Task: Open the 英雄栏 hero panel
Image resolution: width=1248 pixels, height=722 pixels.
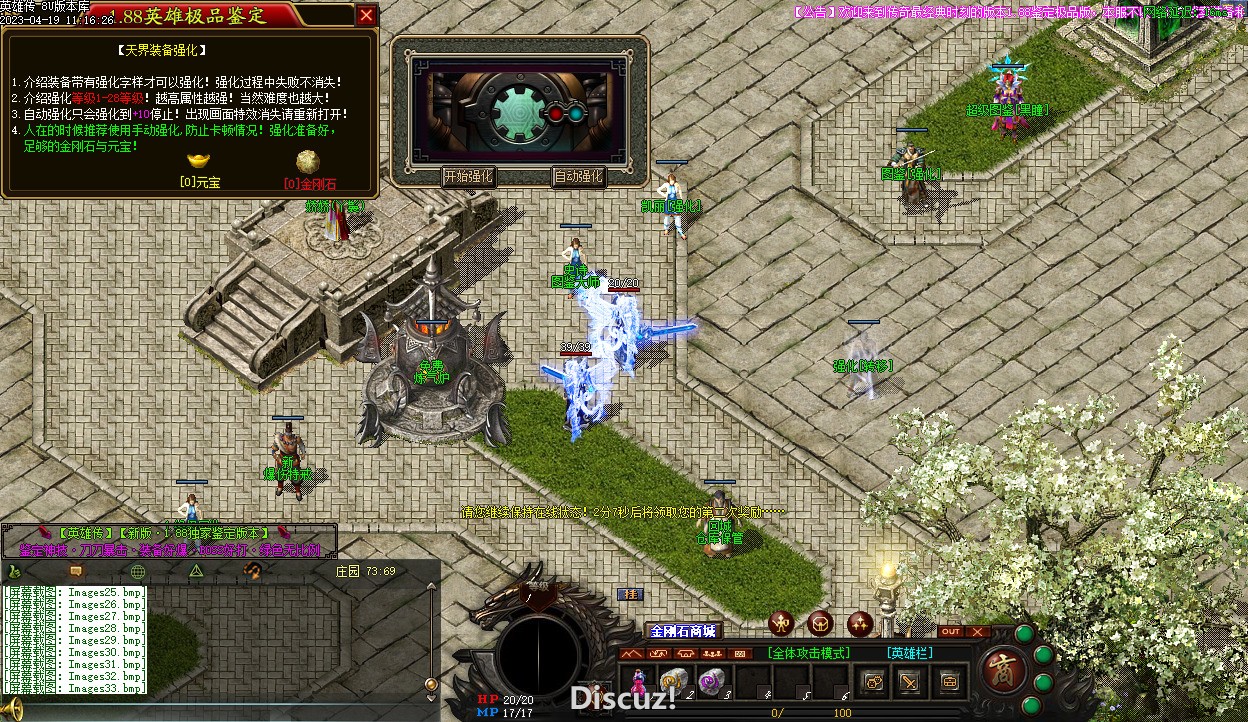Action: pyautogui.click(x=909, y=653)
